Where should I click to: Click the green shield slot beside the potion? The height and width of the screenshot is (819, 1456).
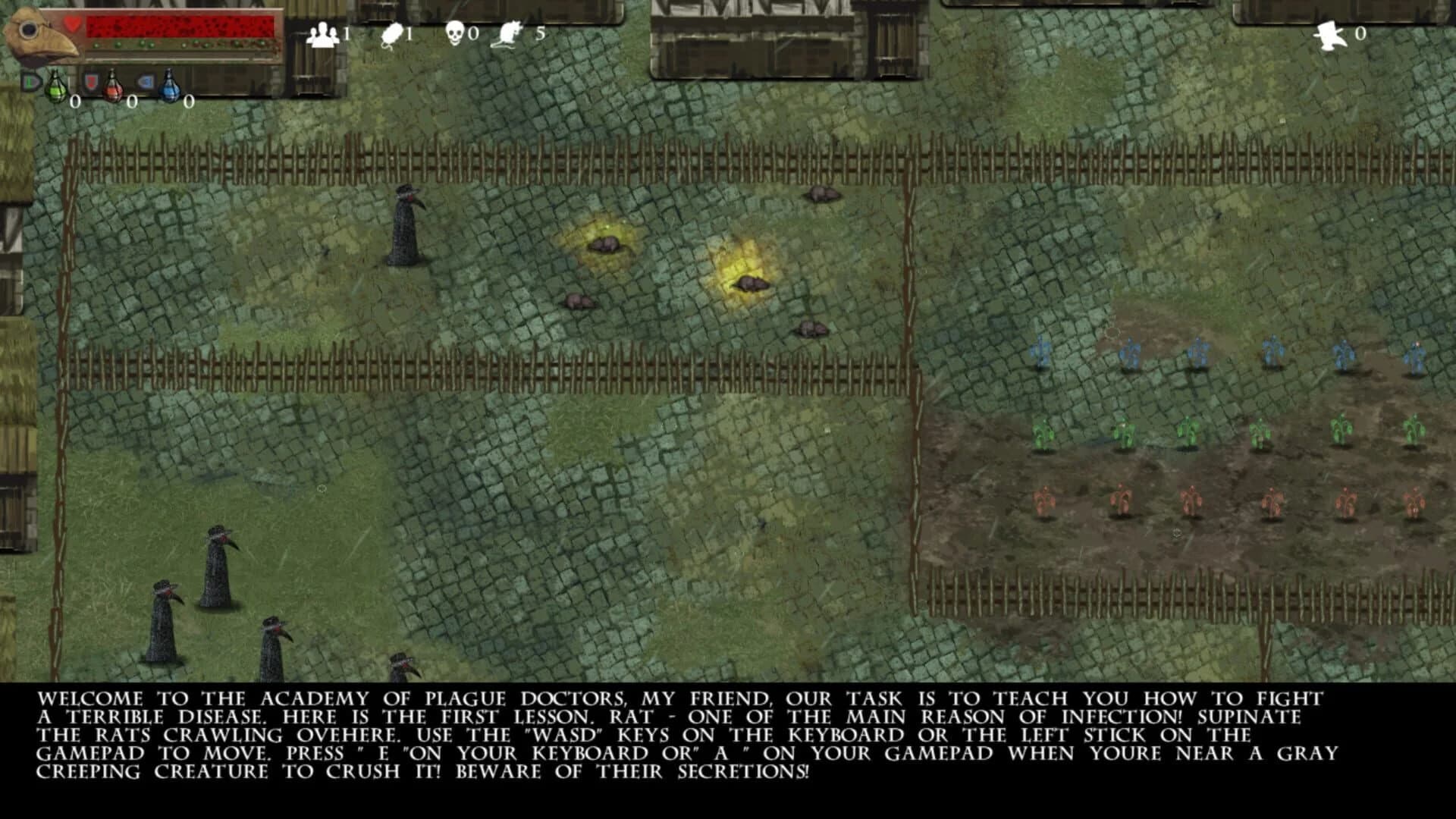pyautogui.click(x=30, y=80)
